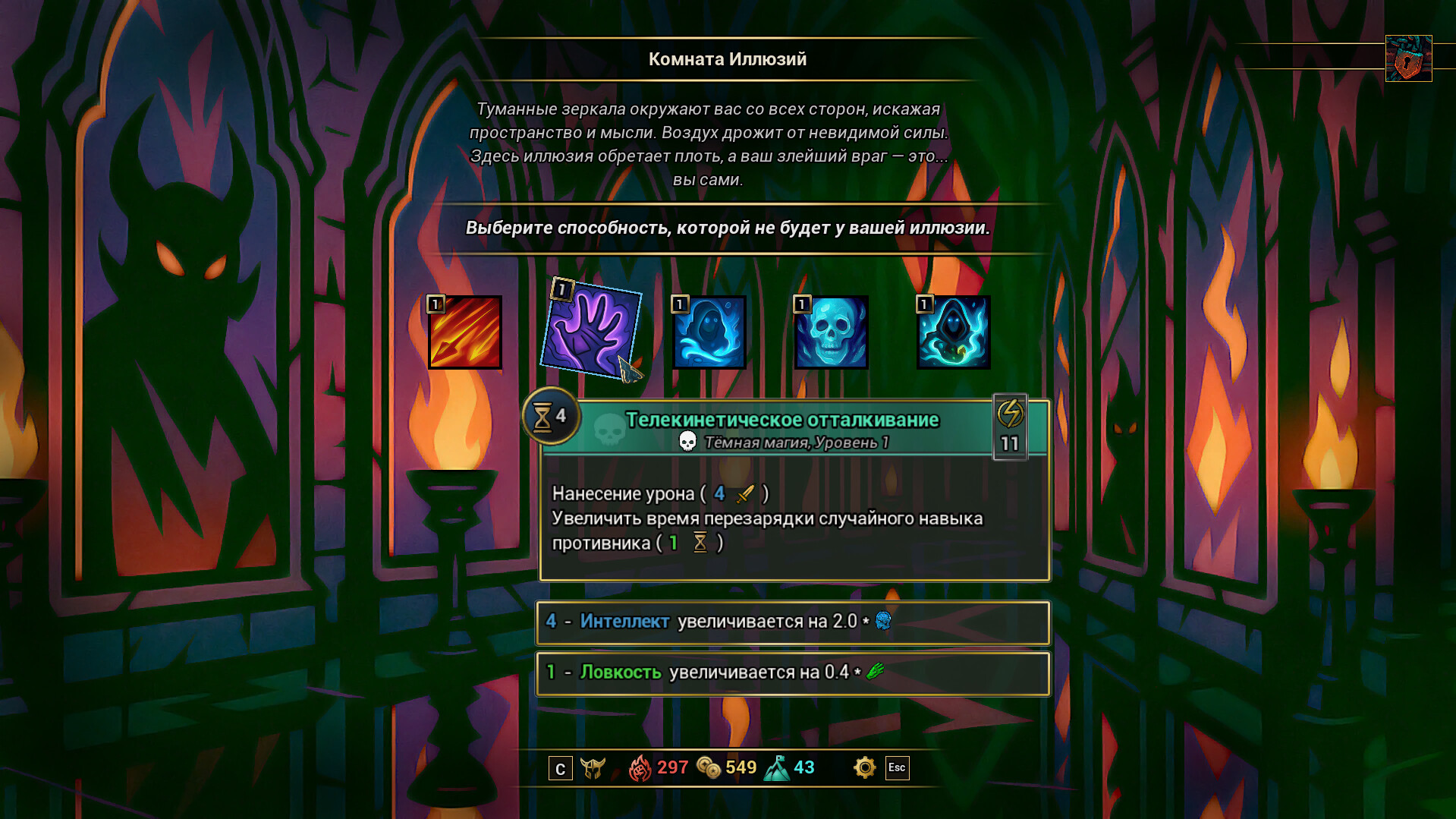Click the lightning energy icon showing 11
This screenshot has width=1456, height=819.
point(1009,427)
